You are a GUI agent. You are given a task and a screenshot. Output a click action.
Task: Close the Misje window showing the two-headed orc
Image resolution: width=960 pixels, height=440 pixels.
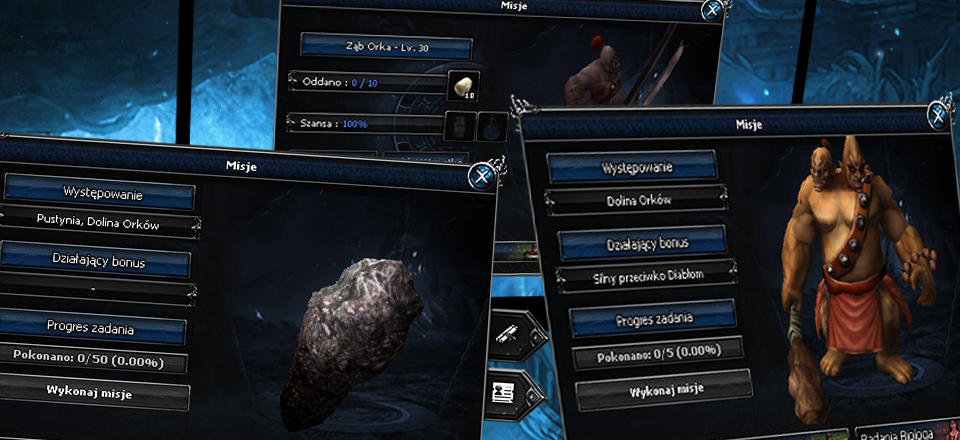[940, 111]
